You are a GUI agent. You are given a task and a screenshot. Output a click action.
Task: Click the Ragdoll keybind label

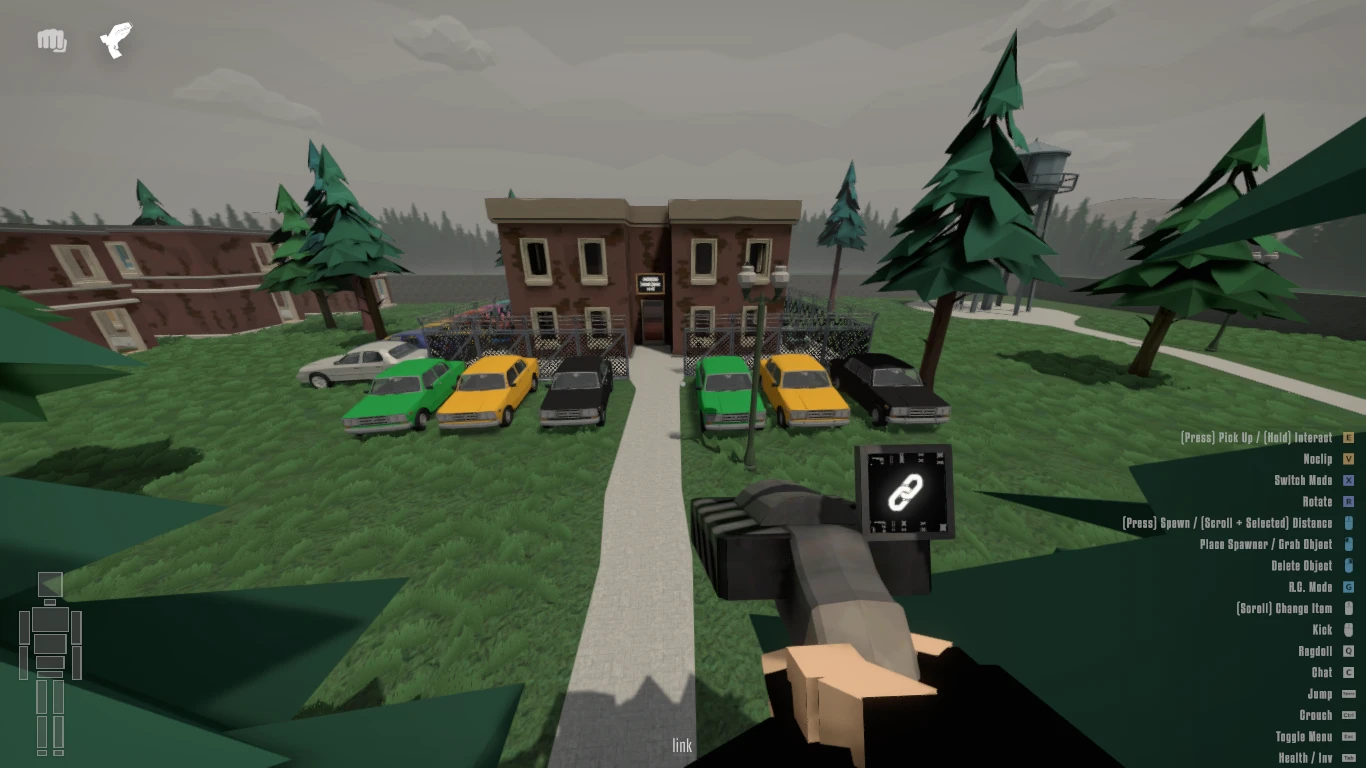coord(1317,651)
